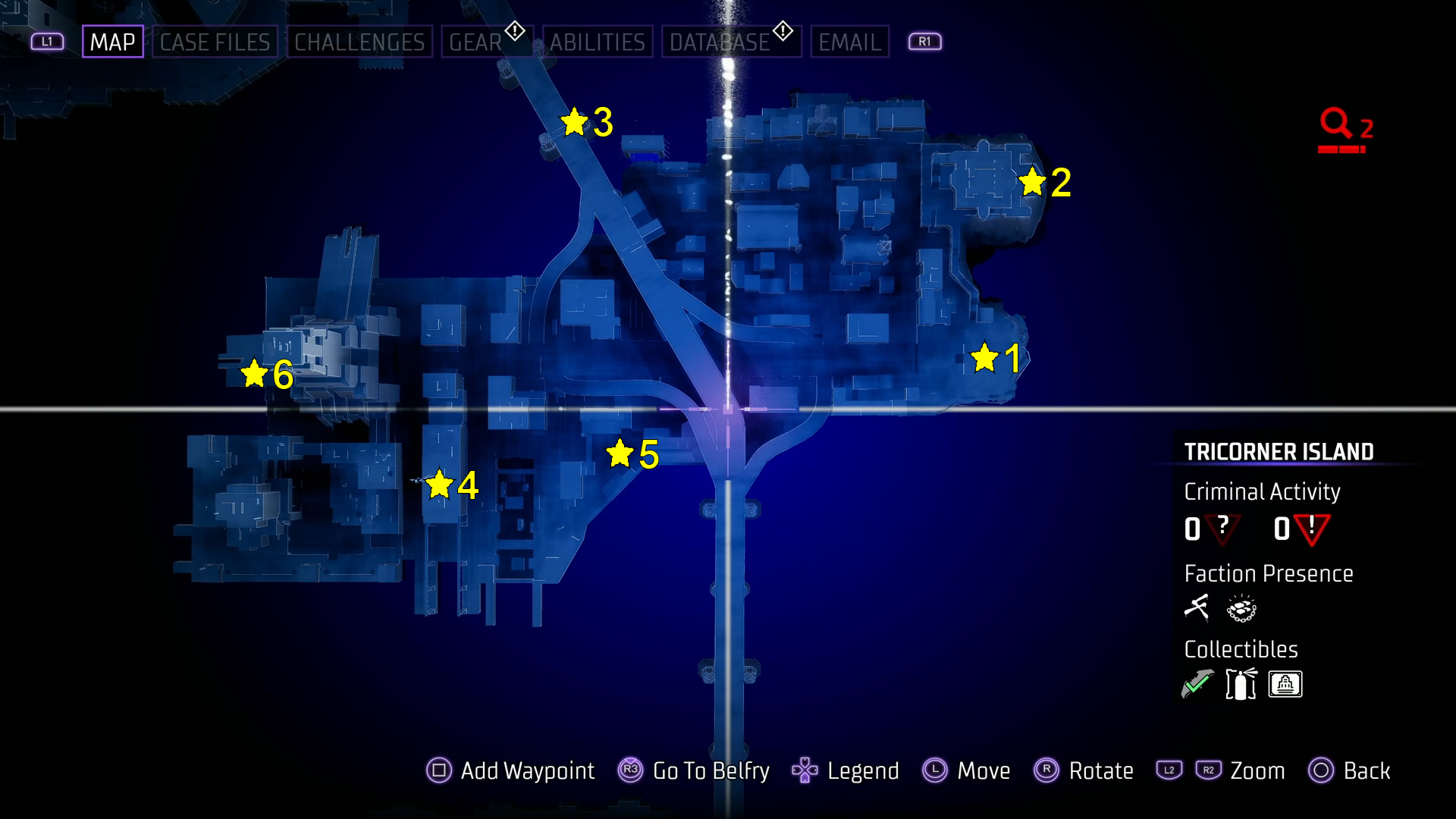Image resolution: width=1456 pixels, height=819 pixels.
Task: Select the checkmarked batarang collectible icon
Action: tap(1197, 682)
